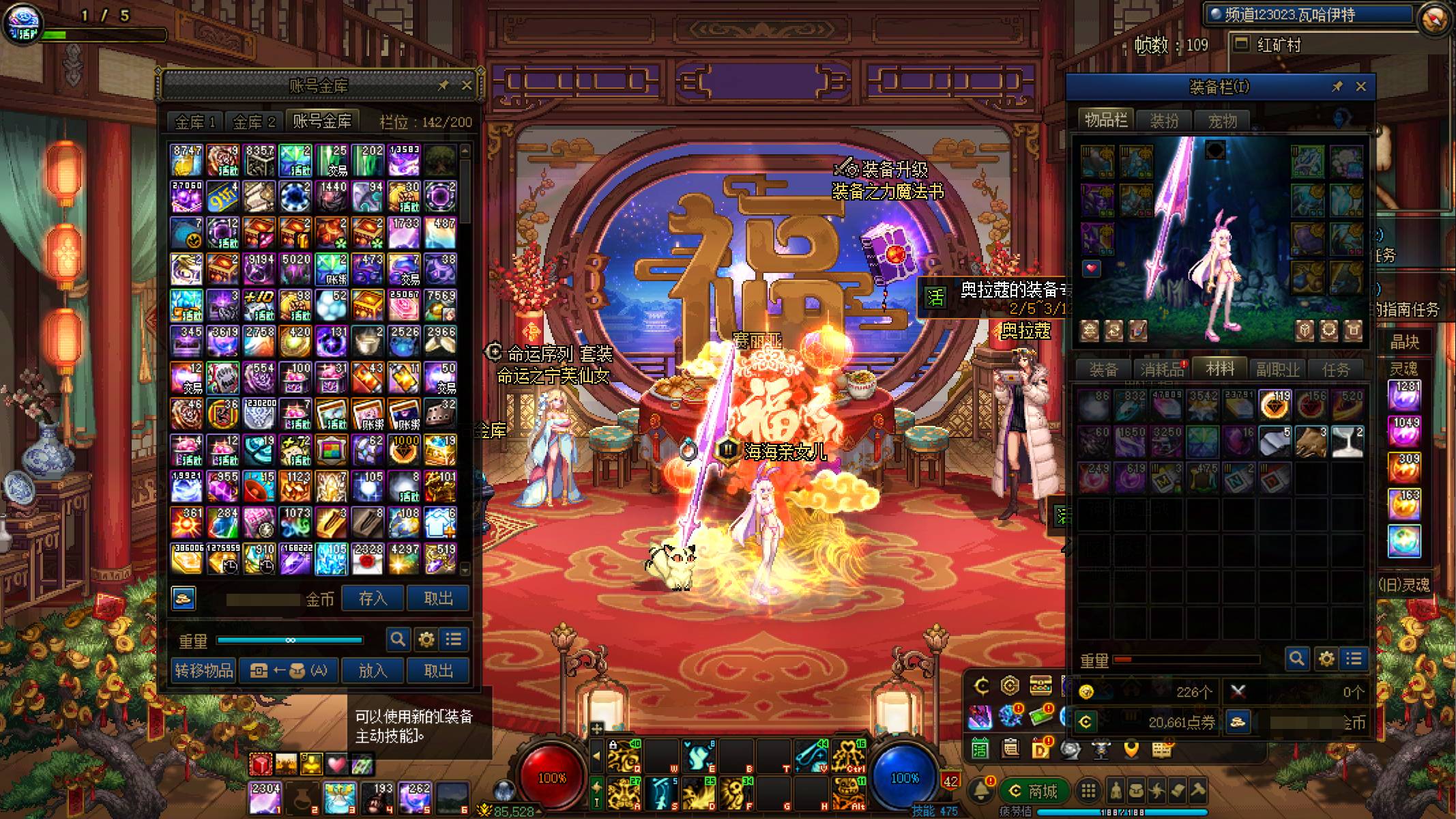Open the 商城 cash shop

click(1034, 791)
